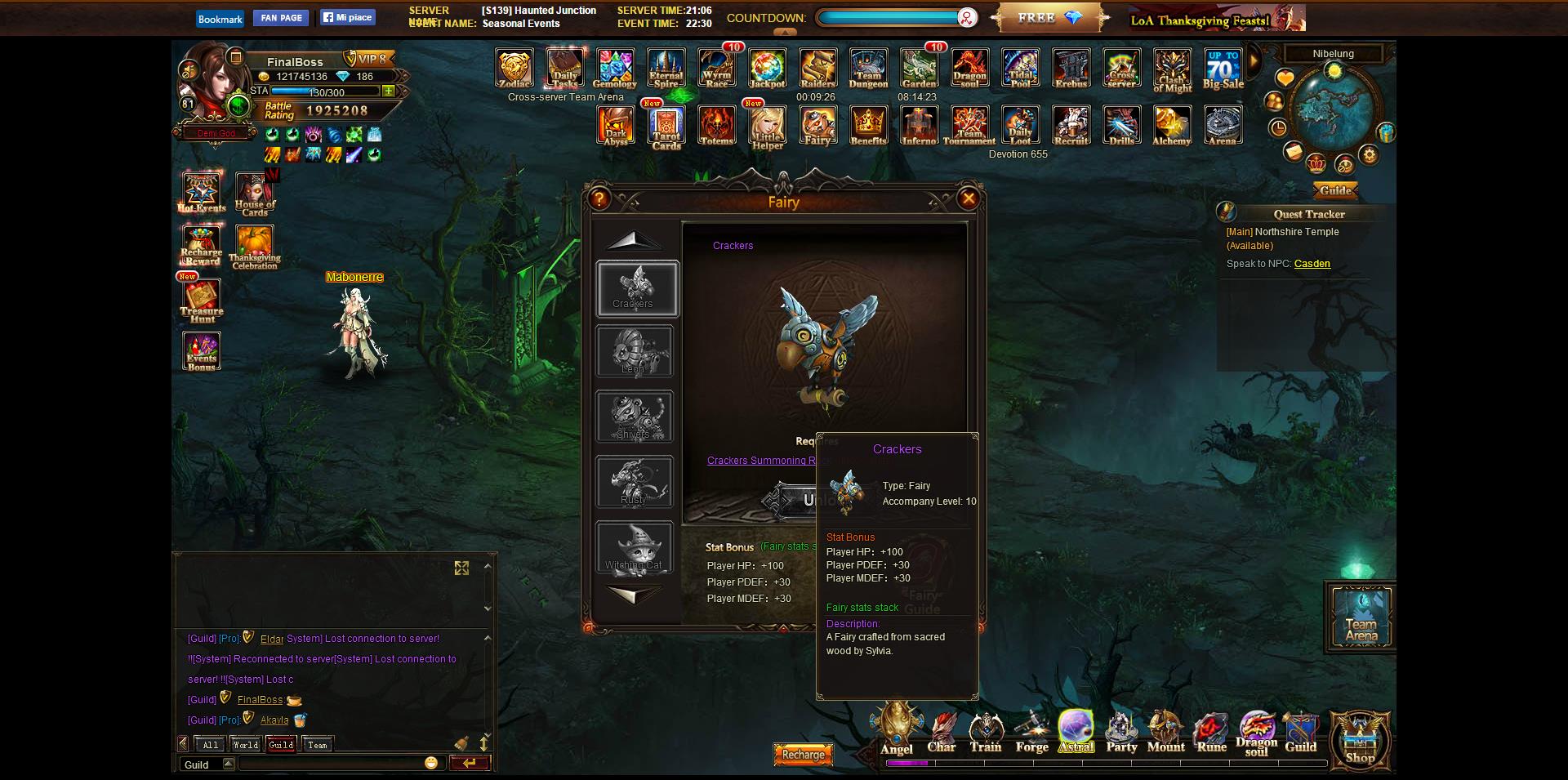Select the Shivers fairy slot
1568x780 pixels.
[x=634, y=417]
